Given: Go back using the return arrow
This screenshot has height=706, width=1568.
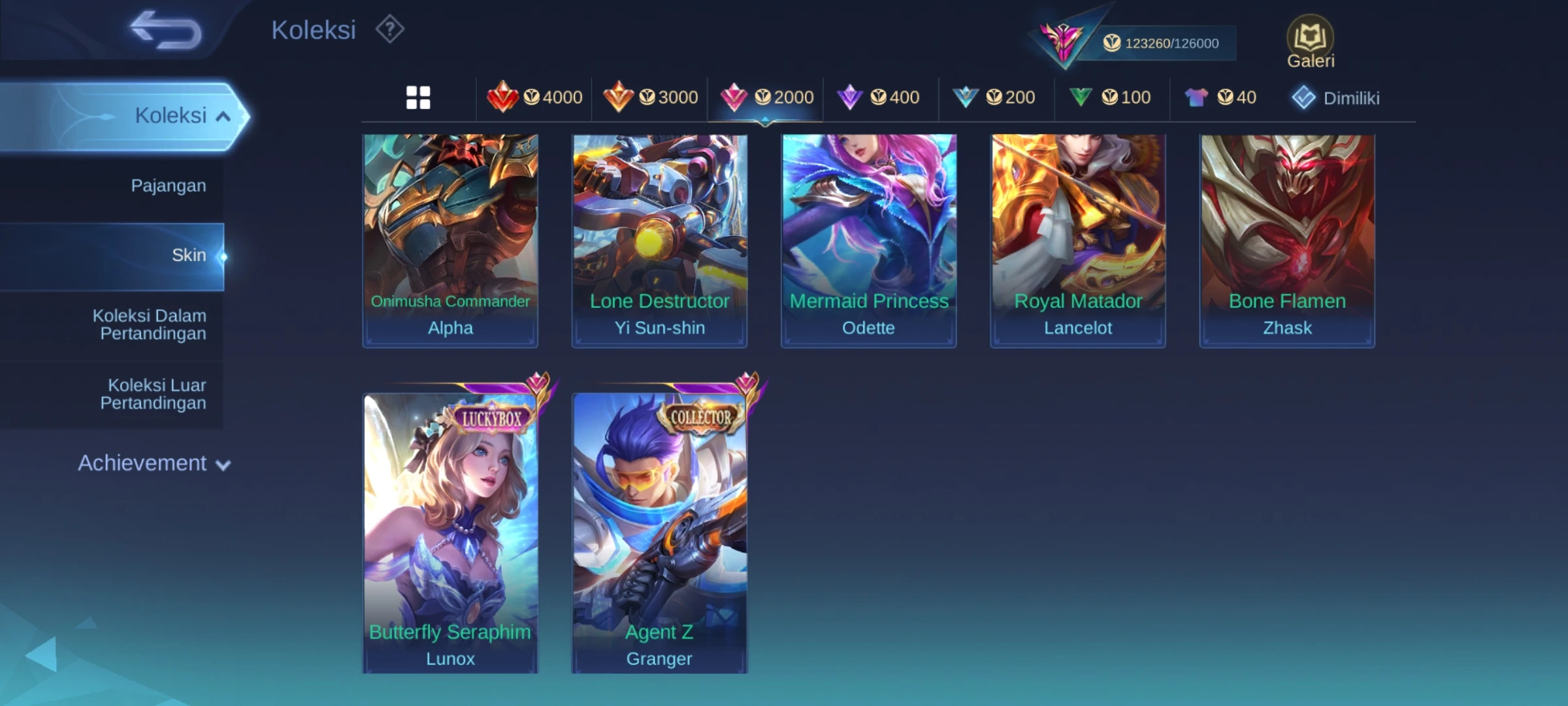Looking at the screenshot, I should tap(166, 30).
